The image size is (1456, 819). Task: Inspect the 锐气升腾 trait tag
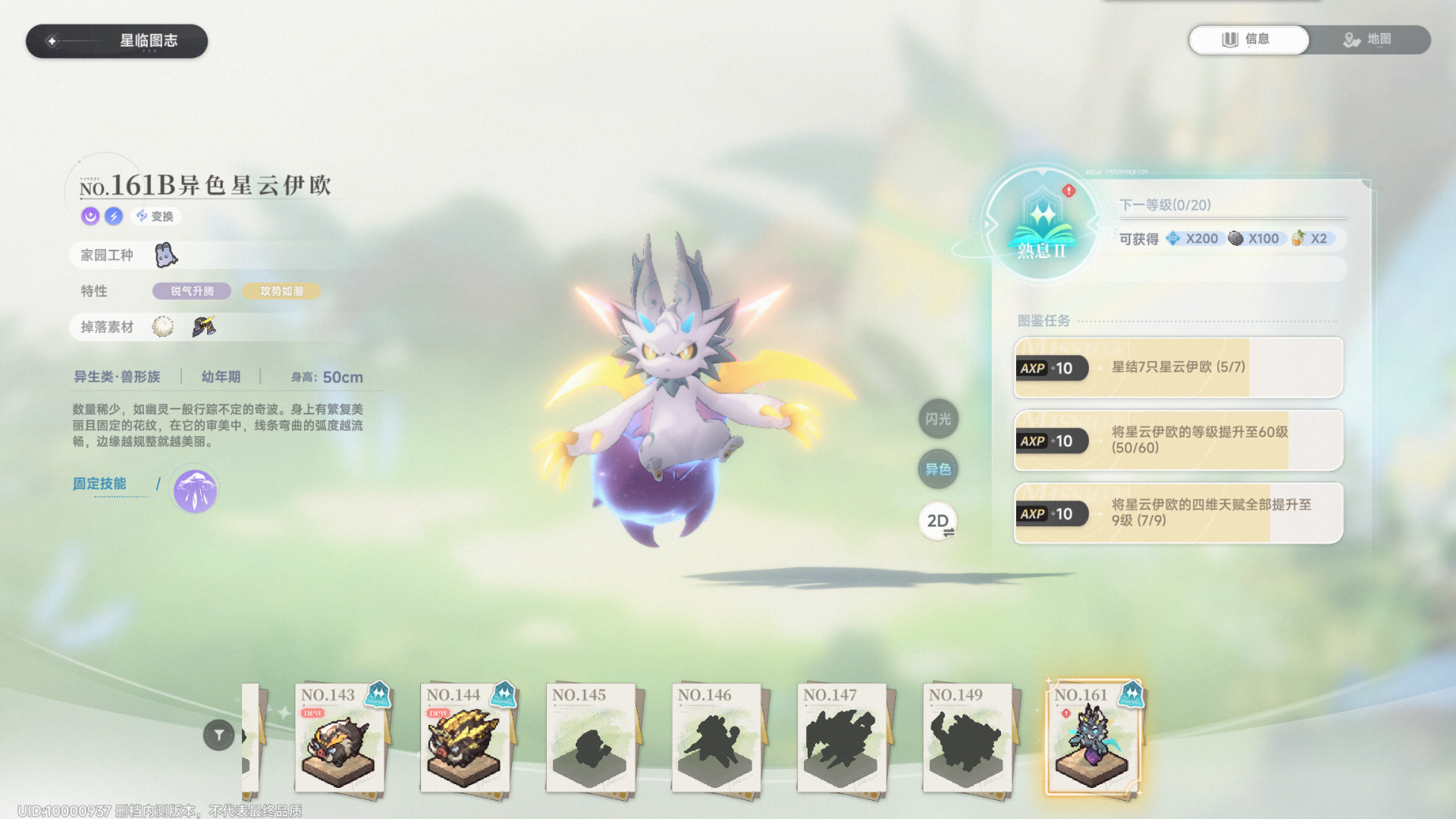[192, 291]
